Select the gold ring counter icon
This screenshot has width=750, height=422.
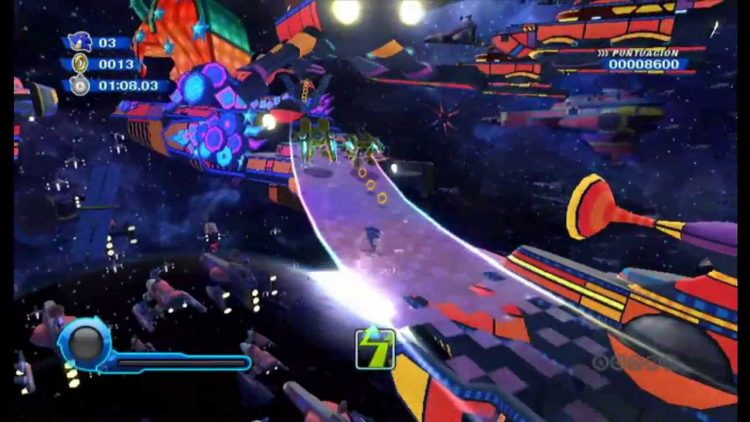[x=79, y=64]
